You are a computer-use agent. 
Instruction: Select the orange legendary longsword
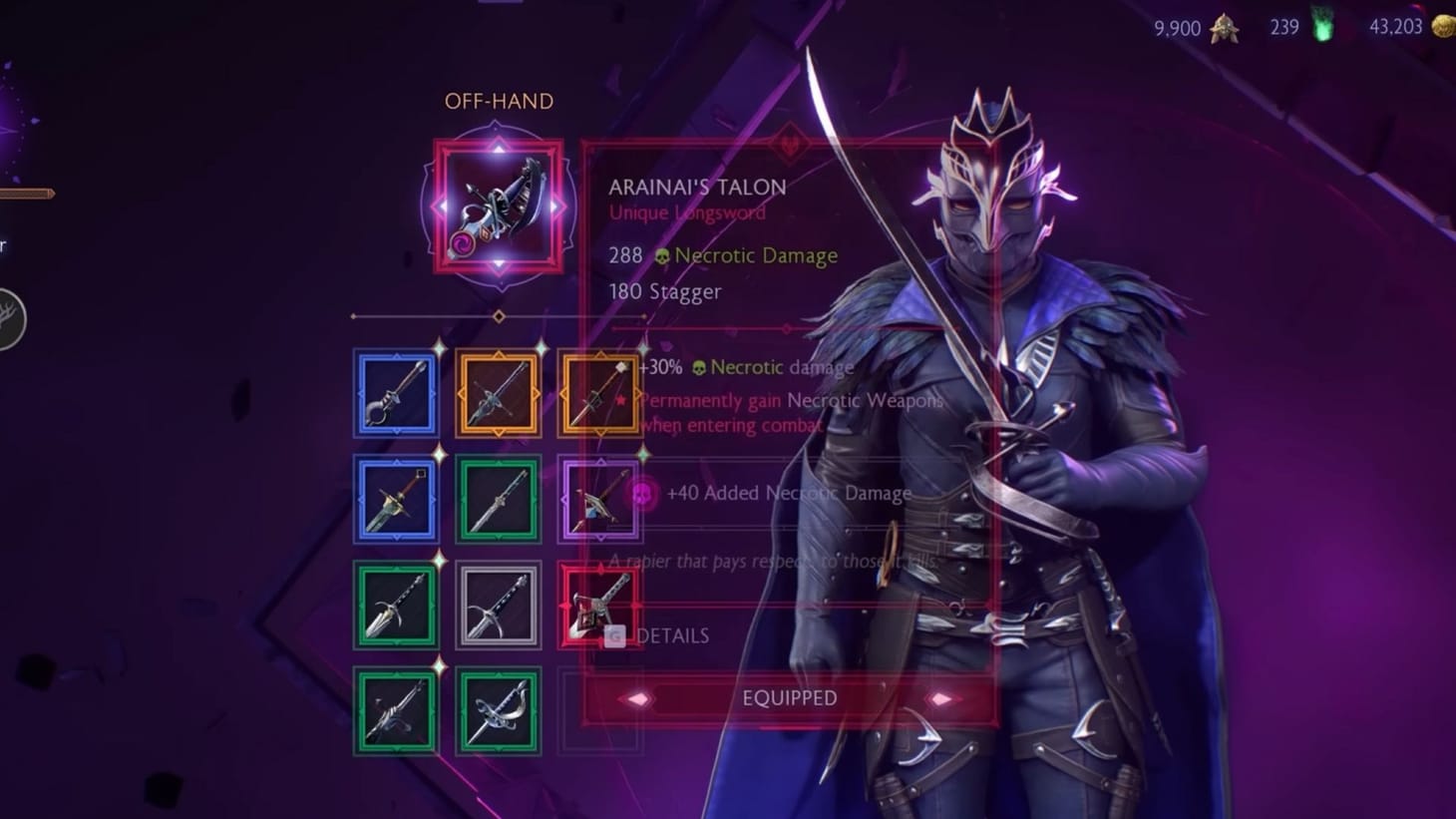[x=499, y=393]
